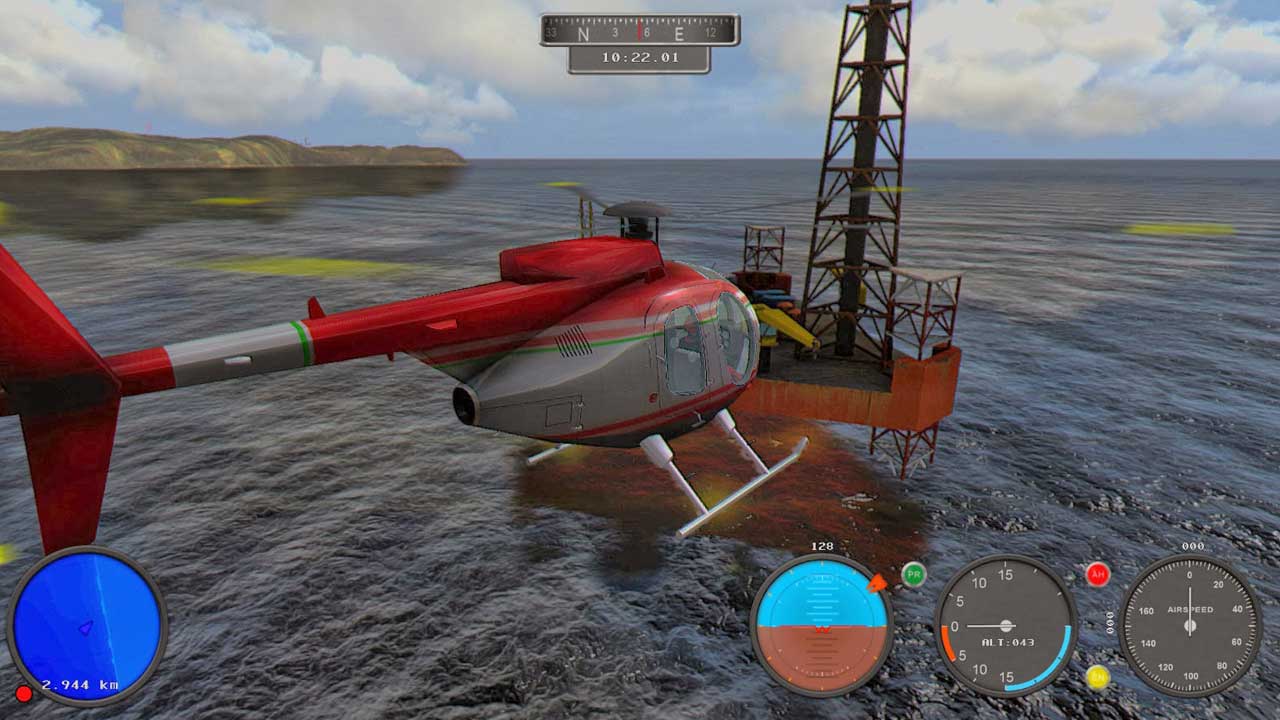The height and width of the screenshot is (720, 1280).
Task: Toggle the red AH indicator light
Action: [x=1098, y=574]
